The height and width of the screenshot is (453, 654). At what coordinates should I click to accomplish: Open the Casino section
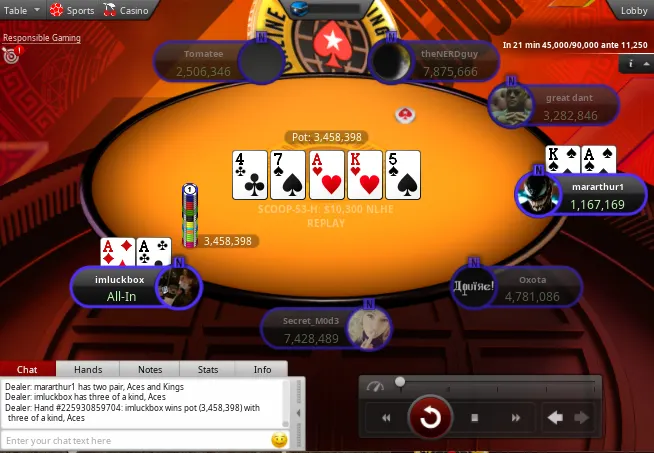coord(127,10)
